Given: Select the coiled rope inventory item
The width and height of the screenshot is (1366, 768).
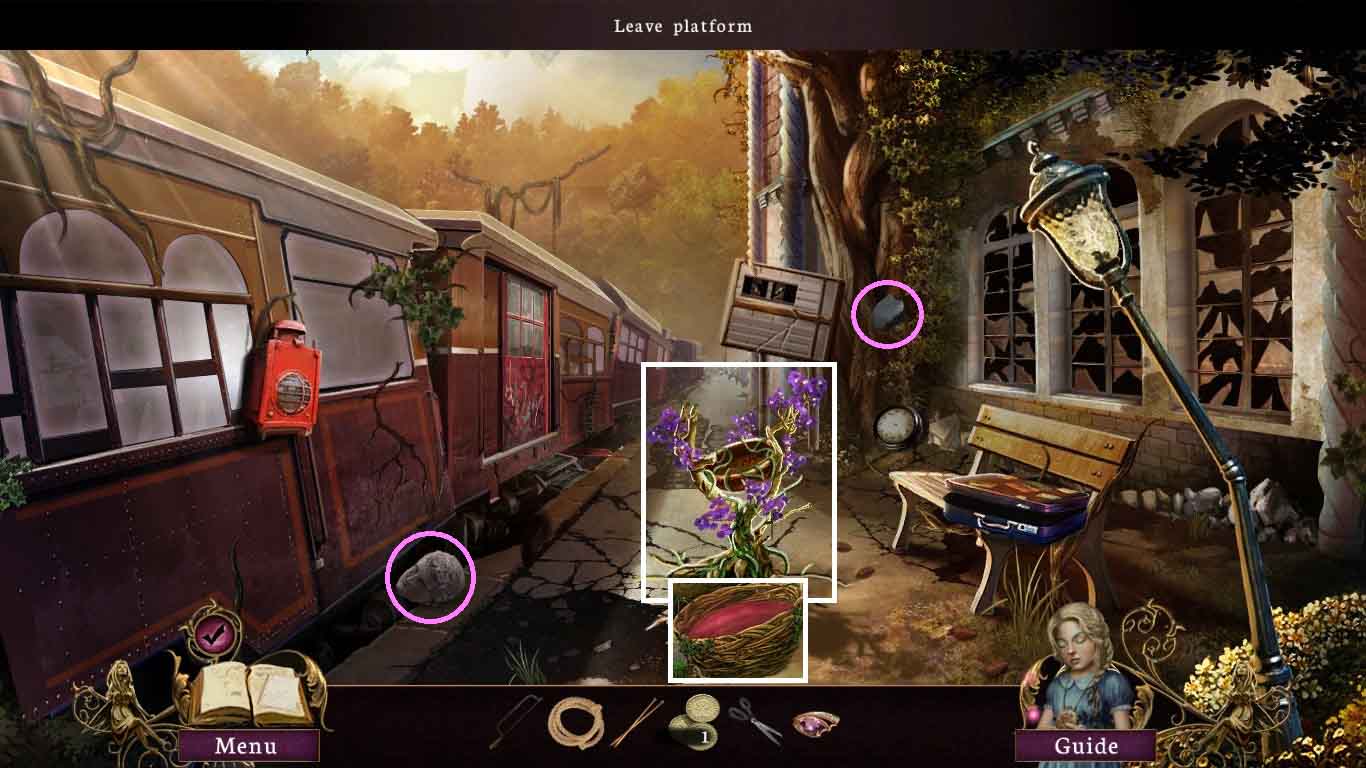Looking at the screenshot, I should click(576, 722).
